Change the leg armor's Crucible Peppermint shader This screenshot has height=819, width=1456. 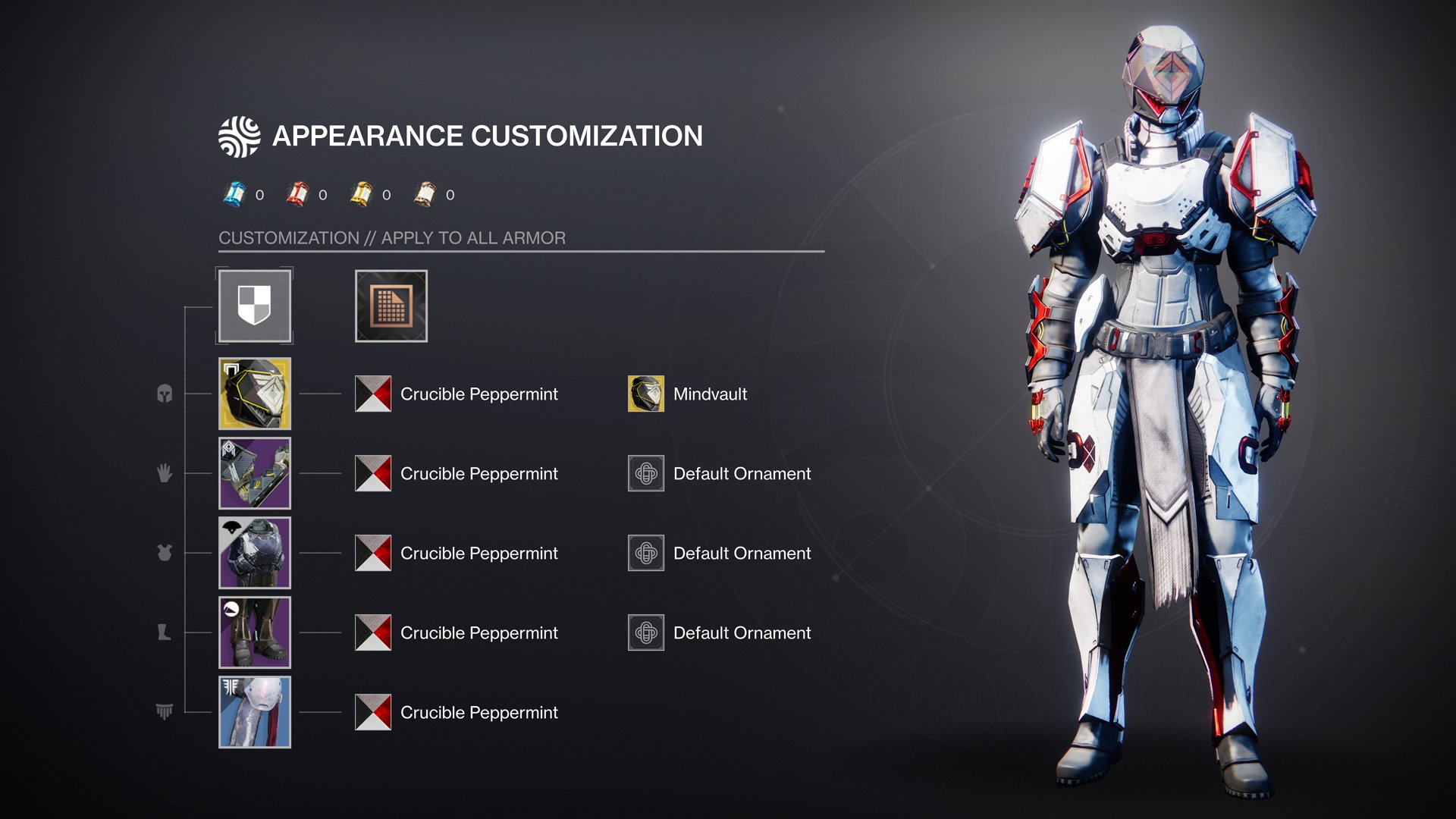(373, 632)
